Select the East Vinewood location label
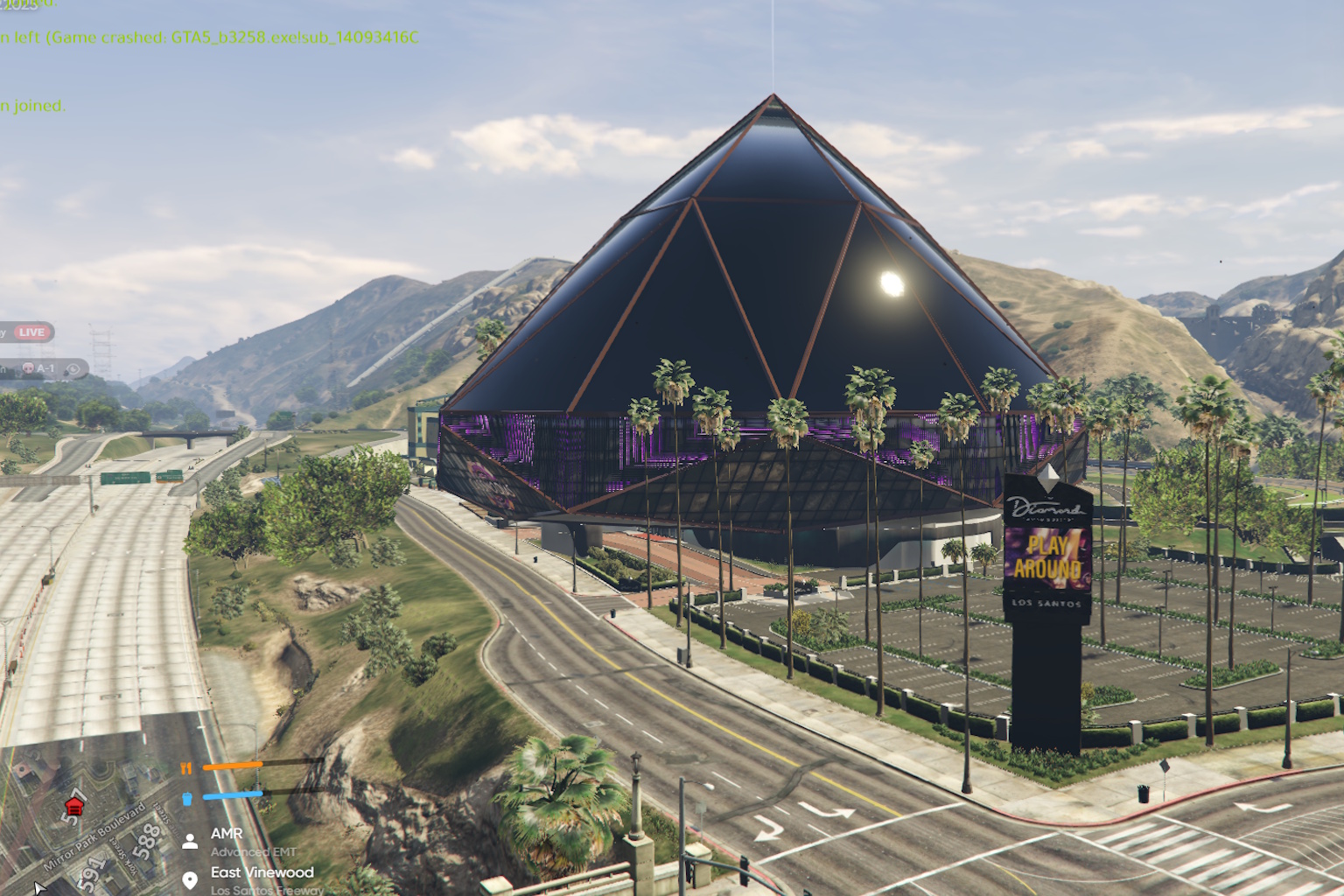The width and height of the screenshot is (1344, 896). point(262,872)
